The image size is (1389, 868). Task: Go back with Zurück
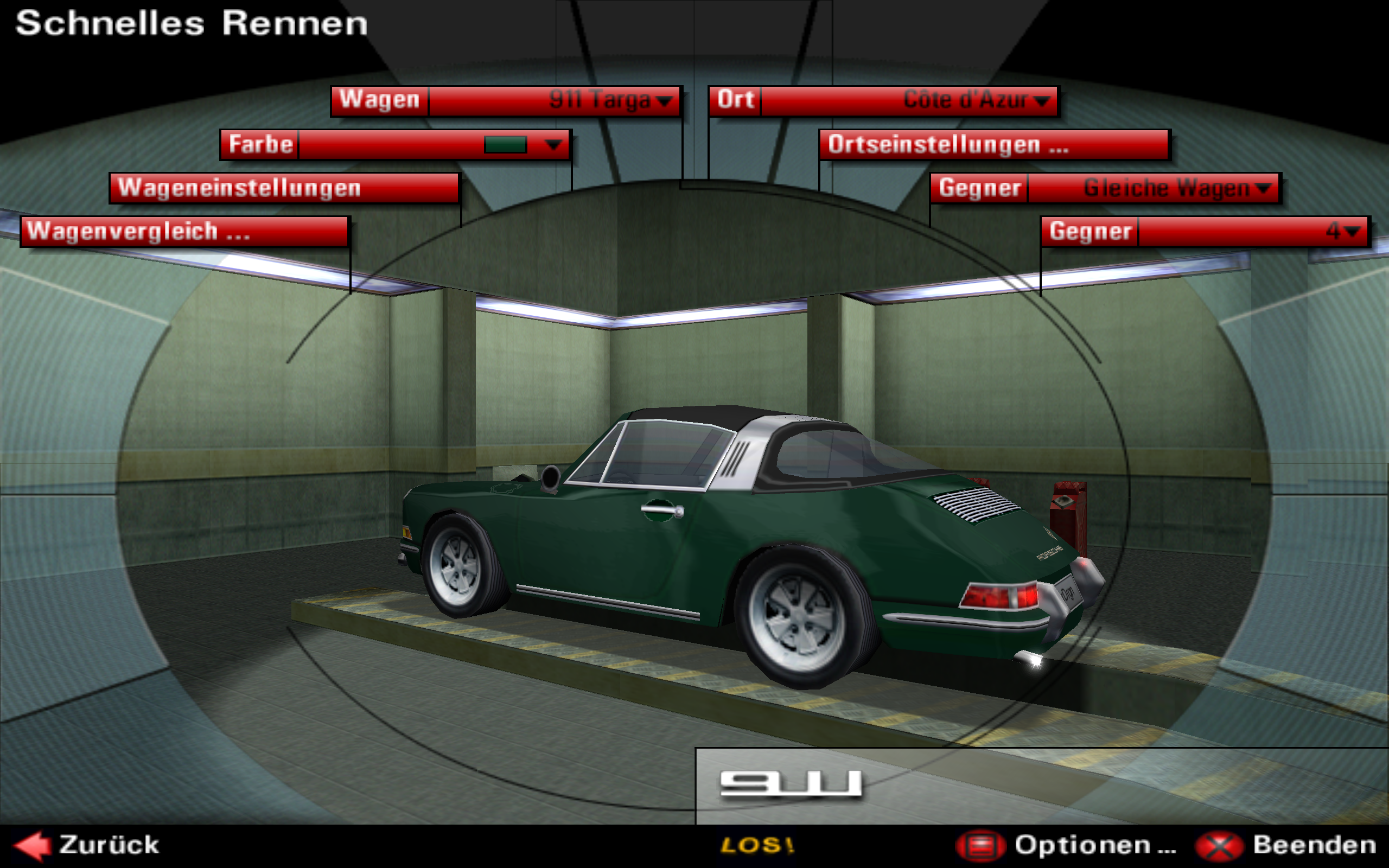(x=86, y=846)
